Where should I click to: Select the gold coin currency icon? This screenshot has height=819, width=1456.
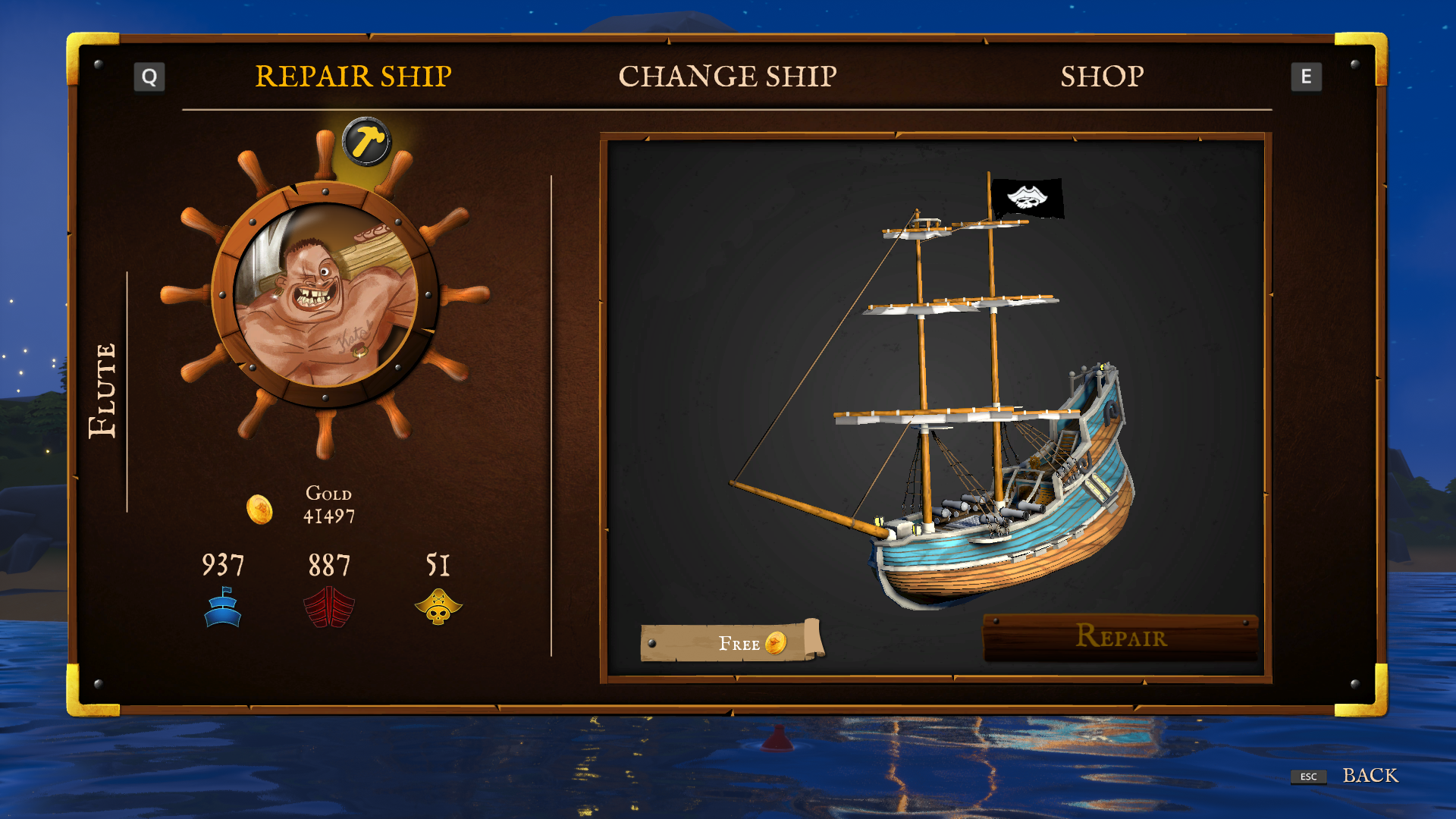coord(259,509)
